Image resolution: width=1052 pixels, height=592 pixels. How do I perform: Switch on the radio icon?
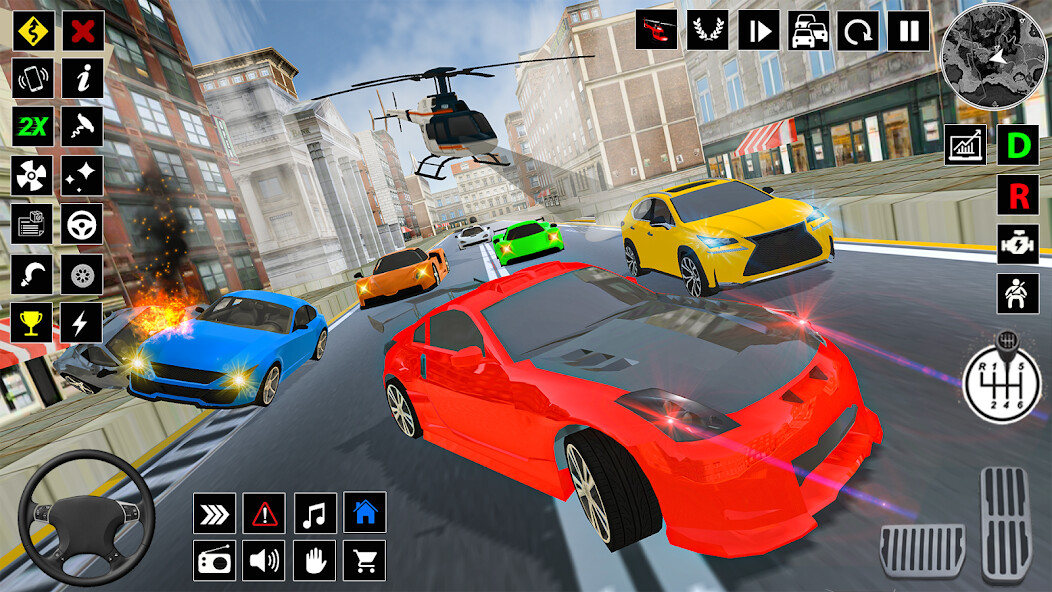pyautogui.click(x=215, y=561)
